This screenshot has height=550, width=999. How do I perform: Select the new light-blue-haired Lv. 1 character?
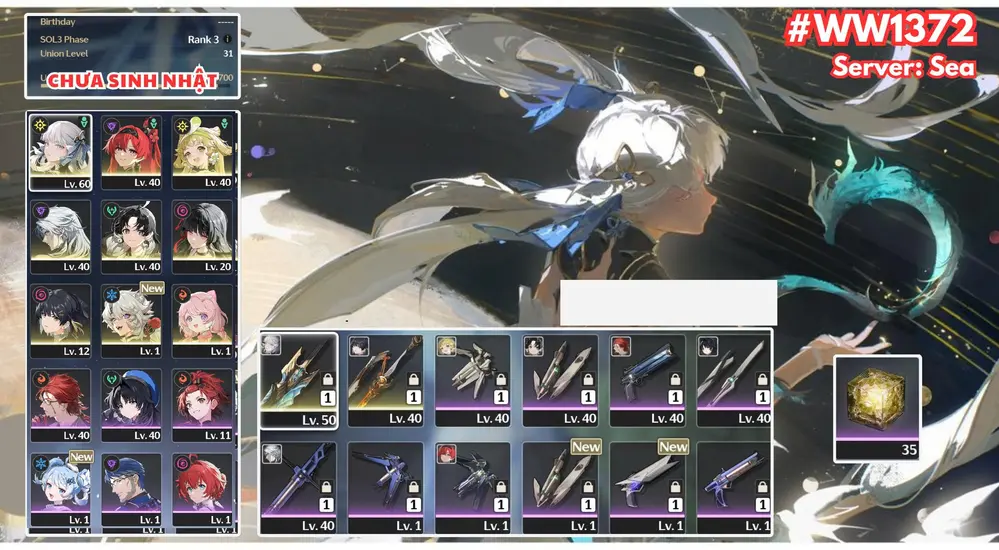click(61, 488)
